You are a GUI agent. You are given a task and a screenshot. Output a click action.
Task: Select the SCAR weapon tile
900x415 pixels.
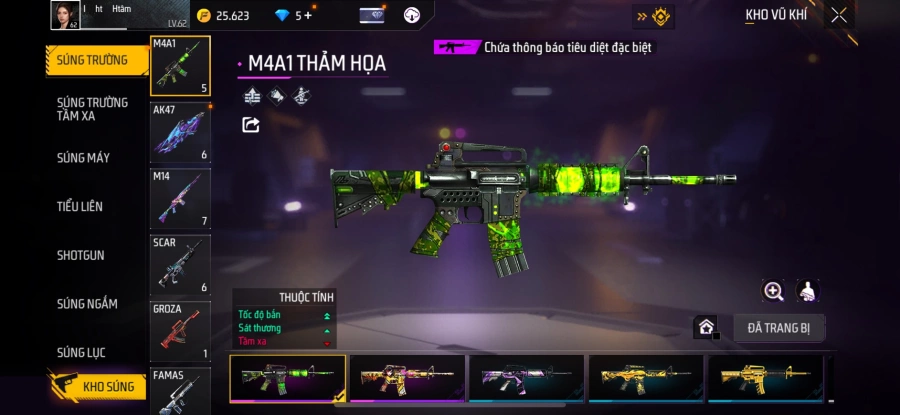point(180,265)
